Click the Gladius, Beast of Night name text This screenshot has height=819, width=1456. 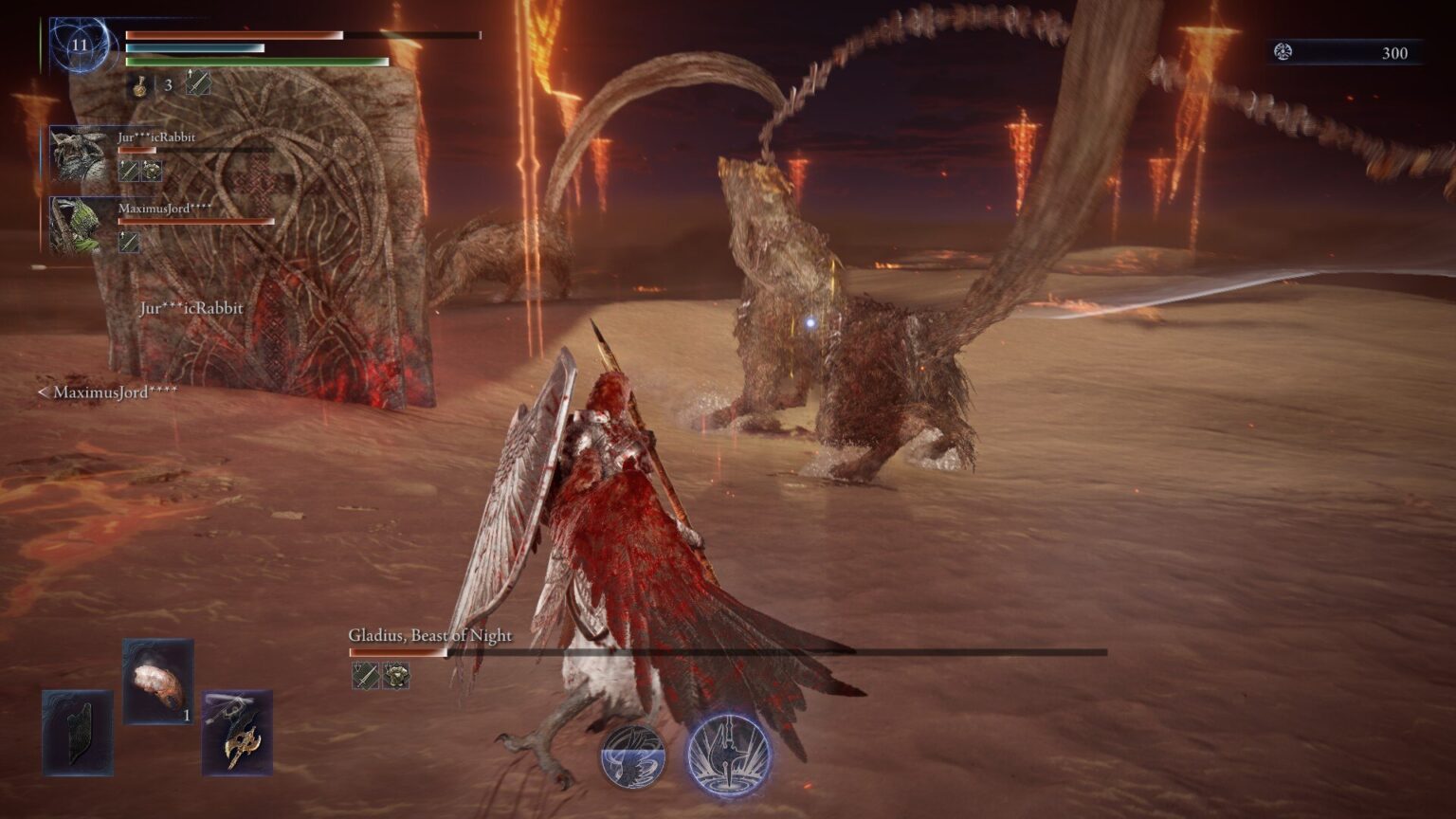428,637
